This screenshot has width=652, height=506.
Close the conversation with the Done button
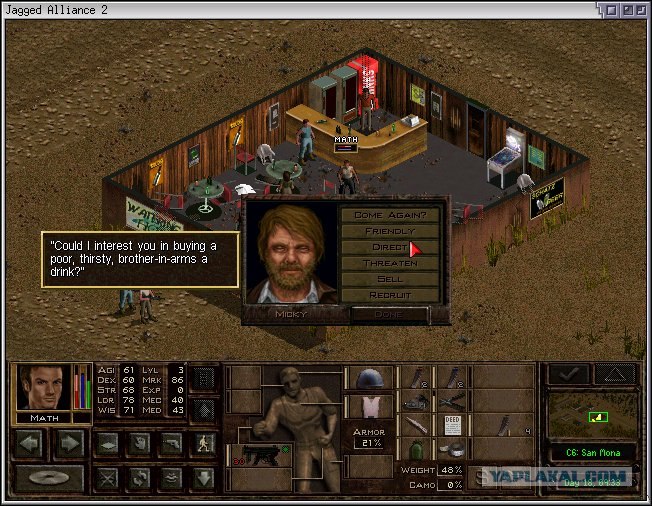pyautogui.click(x=389, y=314)
